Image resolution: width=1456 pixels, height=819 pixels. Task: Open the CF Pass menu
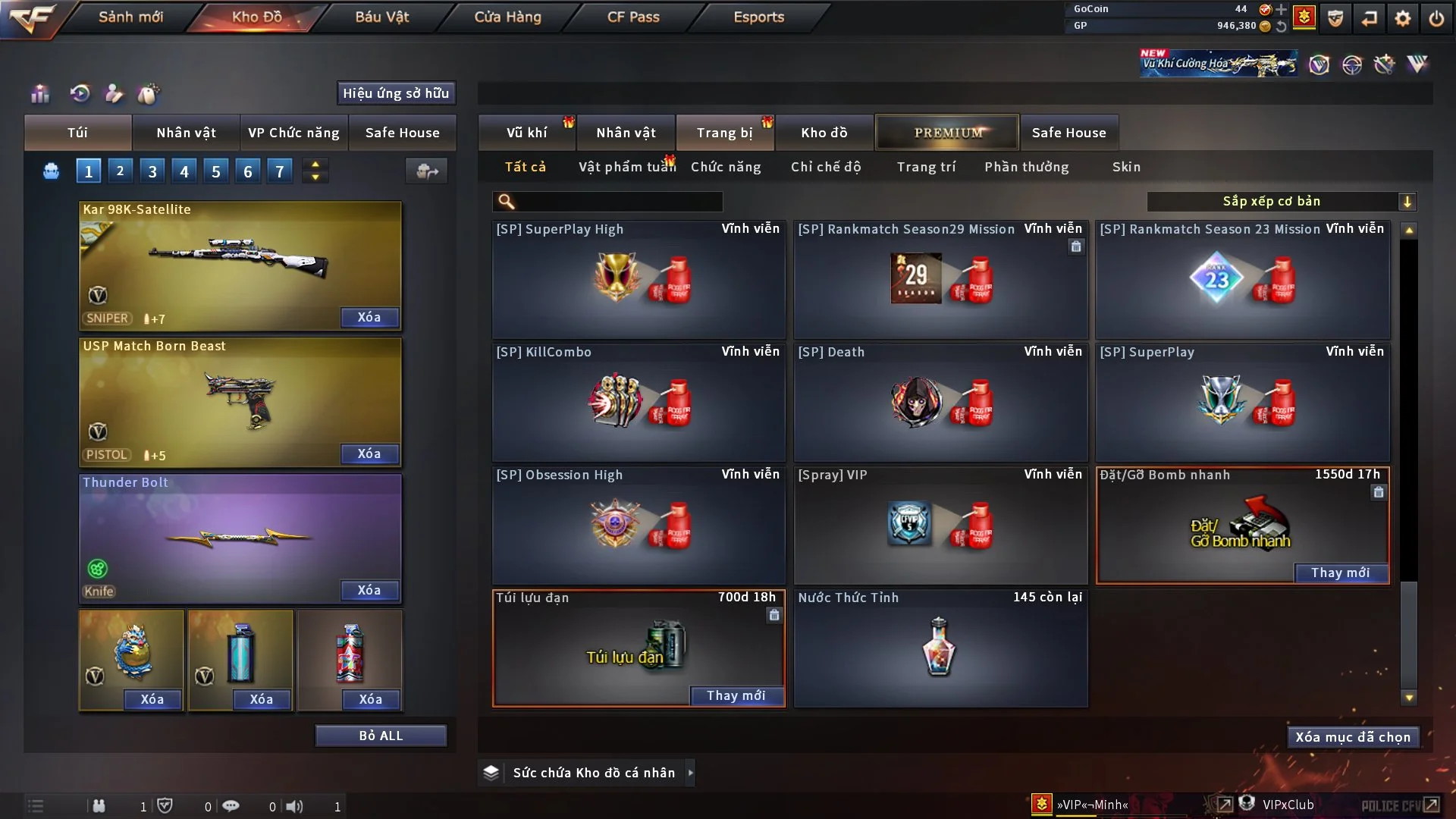[x=633, y=17]
